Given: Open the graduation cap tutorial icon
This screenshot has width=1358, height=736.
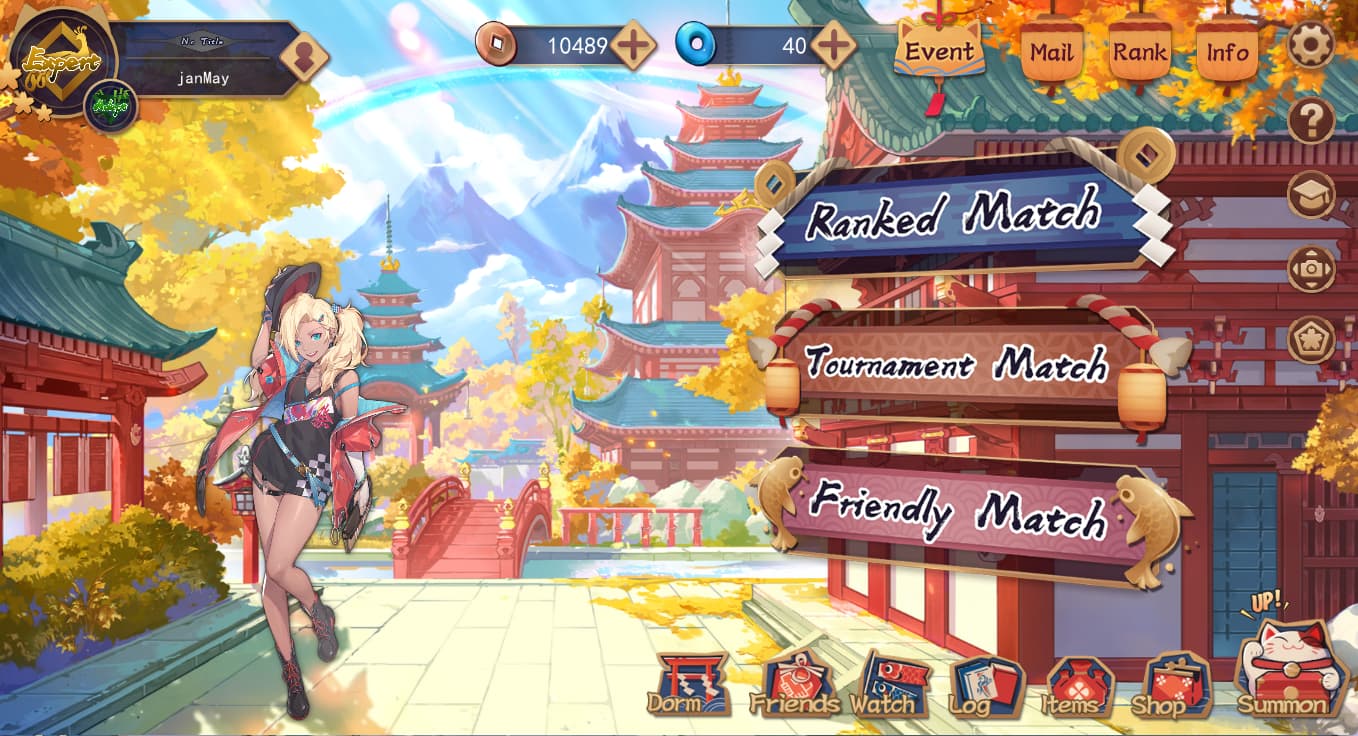Looking at the screenshot, I should (x=1310, y=195).
